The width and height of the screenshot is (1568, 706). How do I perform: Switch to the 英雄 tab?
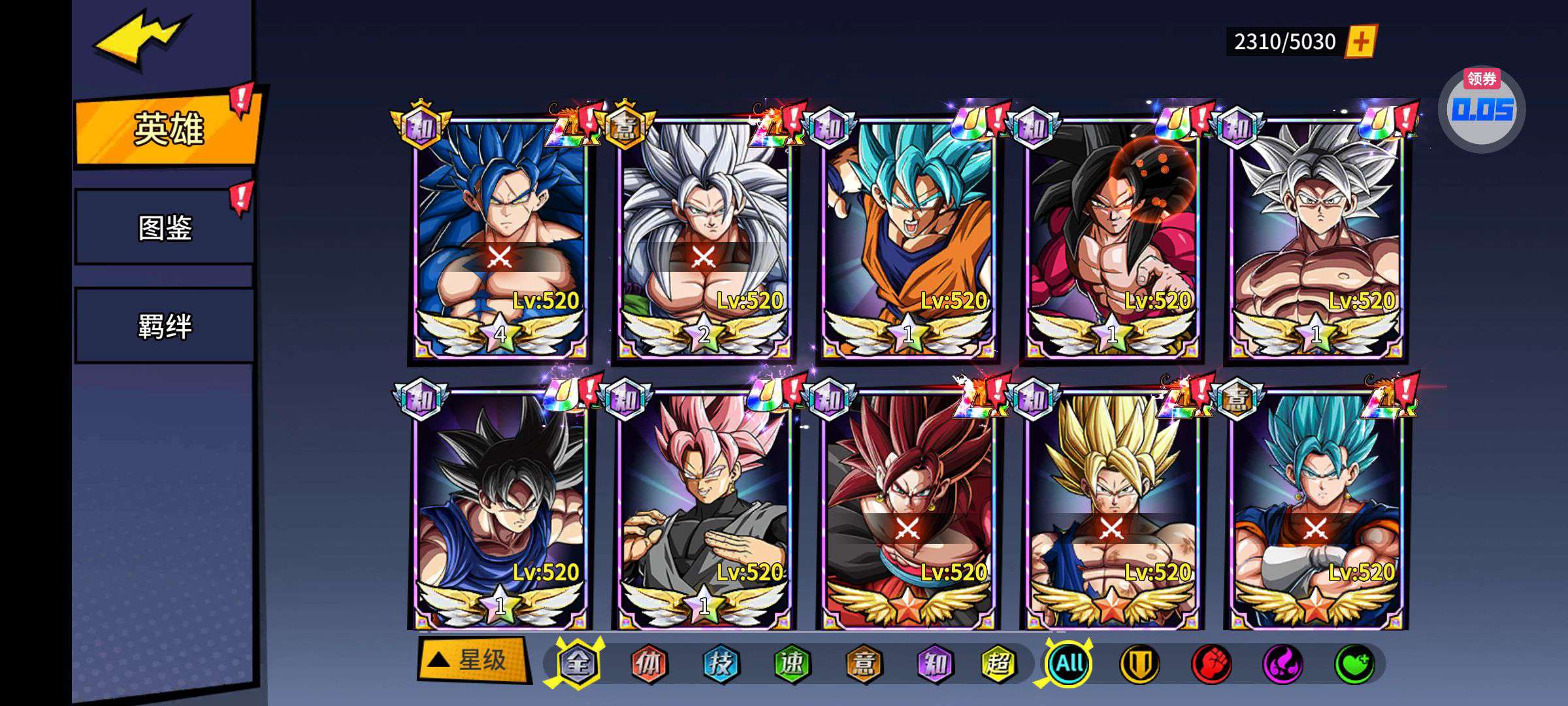point(168,128)
